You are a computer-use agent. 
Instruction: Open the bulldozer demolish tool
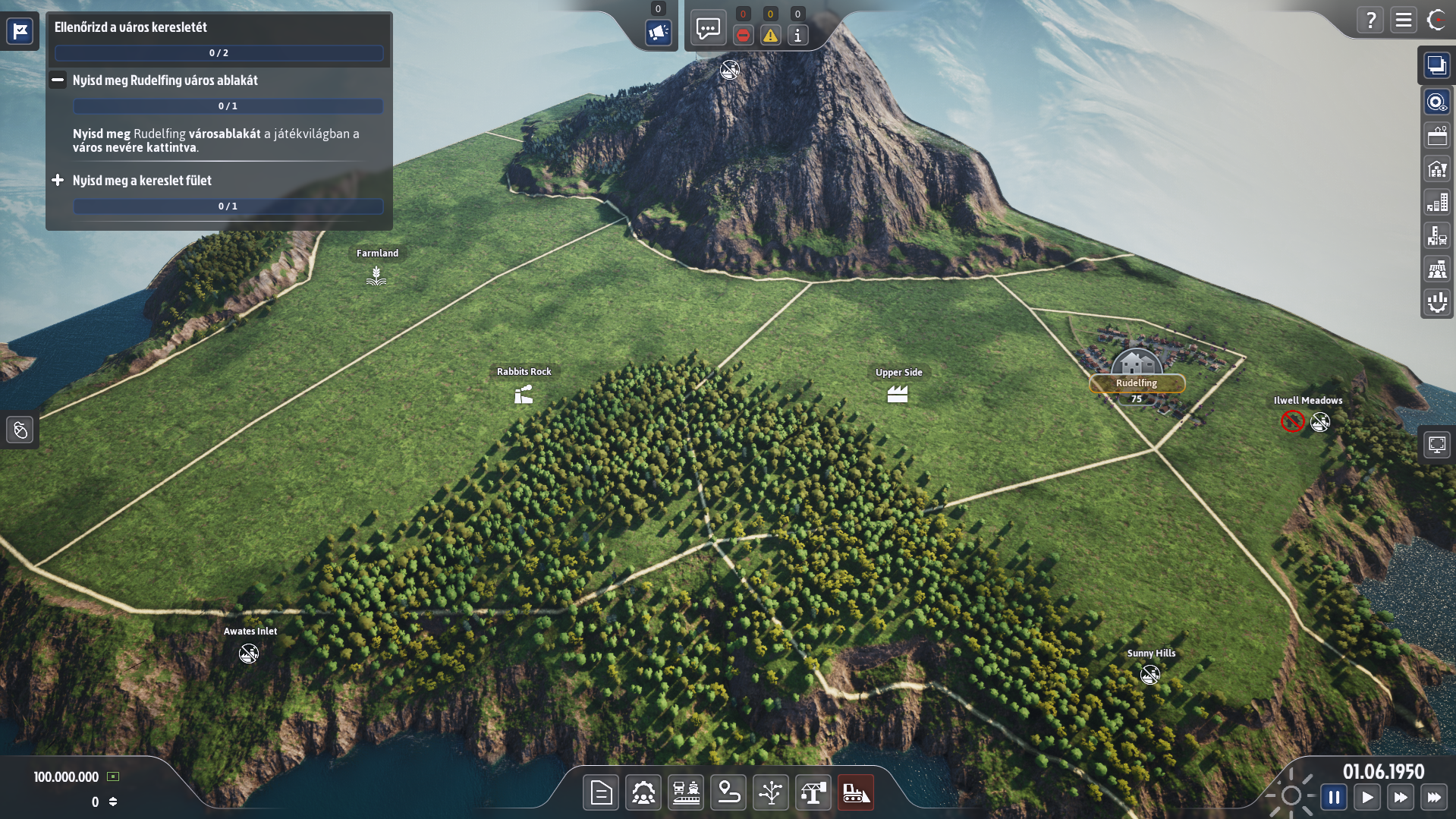coord(856,793)
